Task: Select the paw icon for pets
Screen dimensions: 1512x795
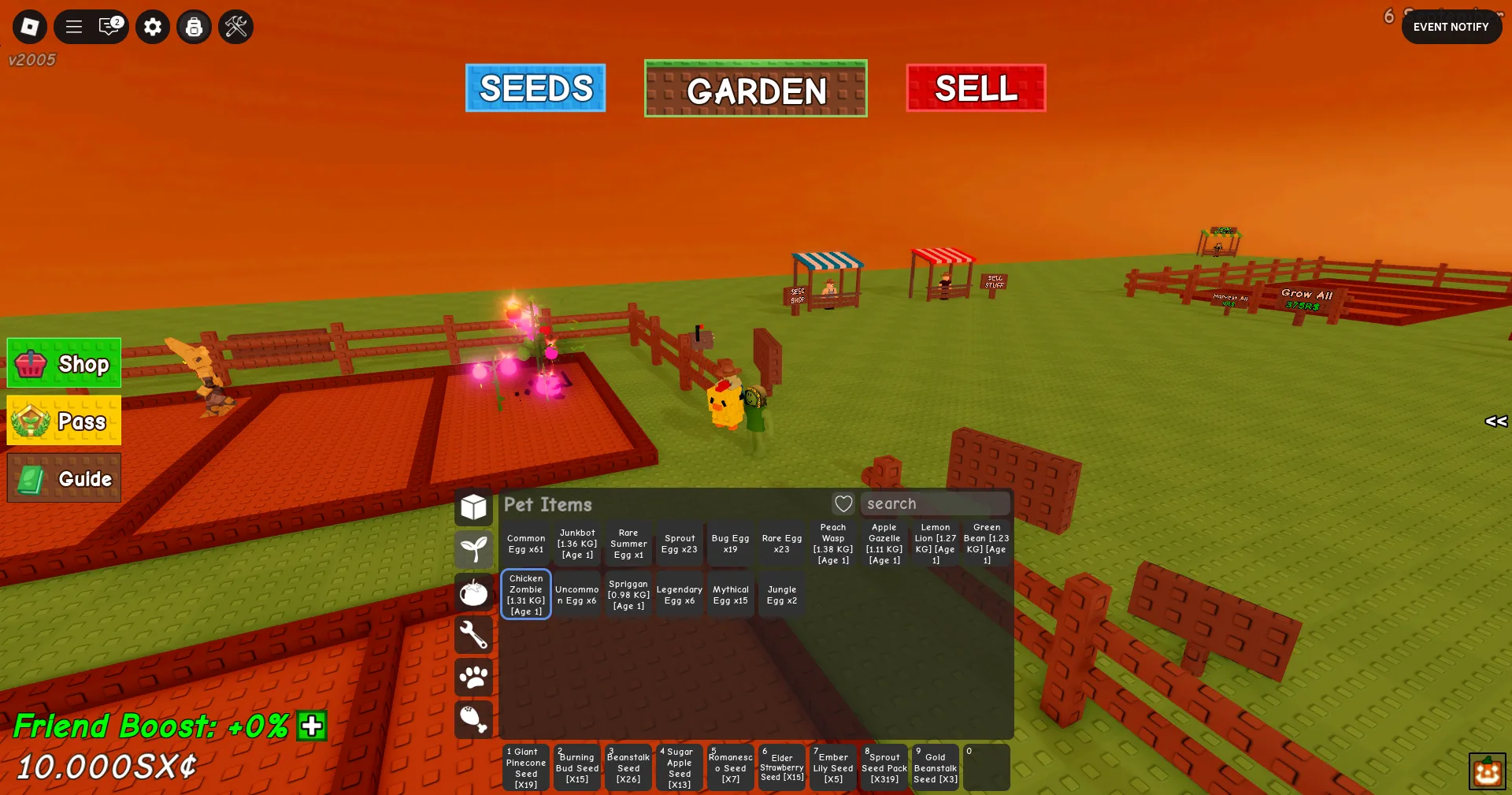Action: [x=474, y=678]
